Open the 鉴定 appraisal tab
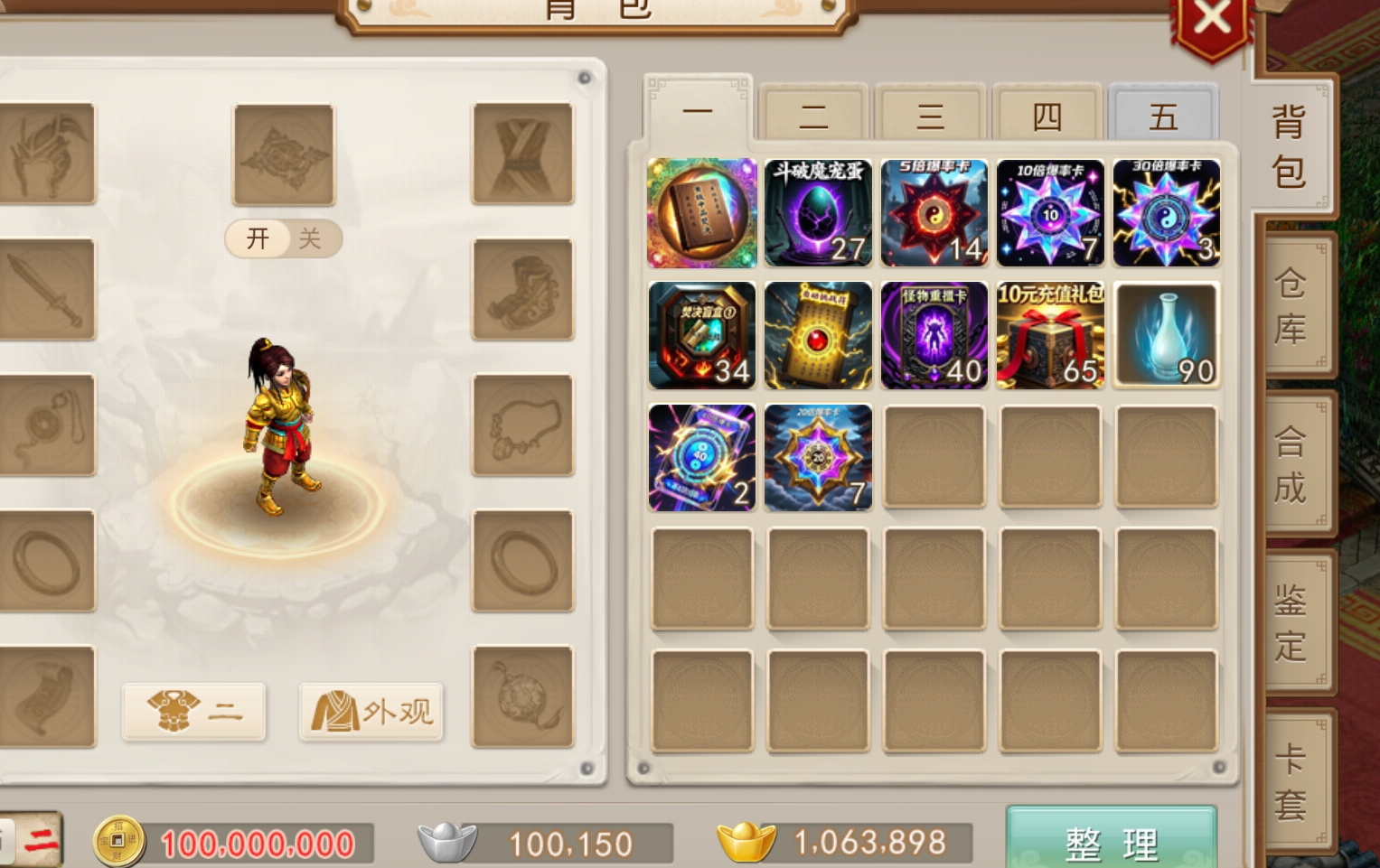Screen dimensions: 1380x868 pyautogui.click(x=1291, y=623)
